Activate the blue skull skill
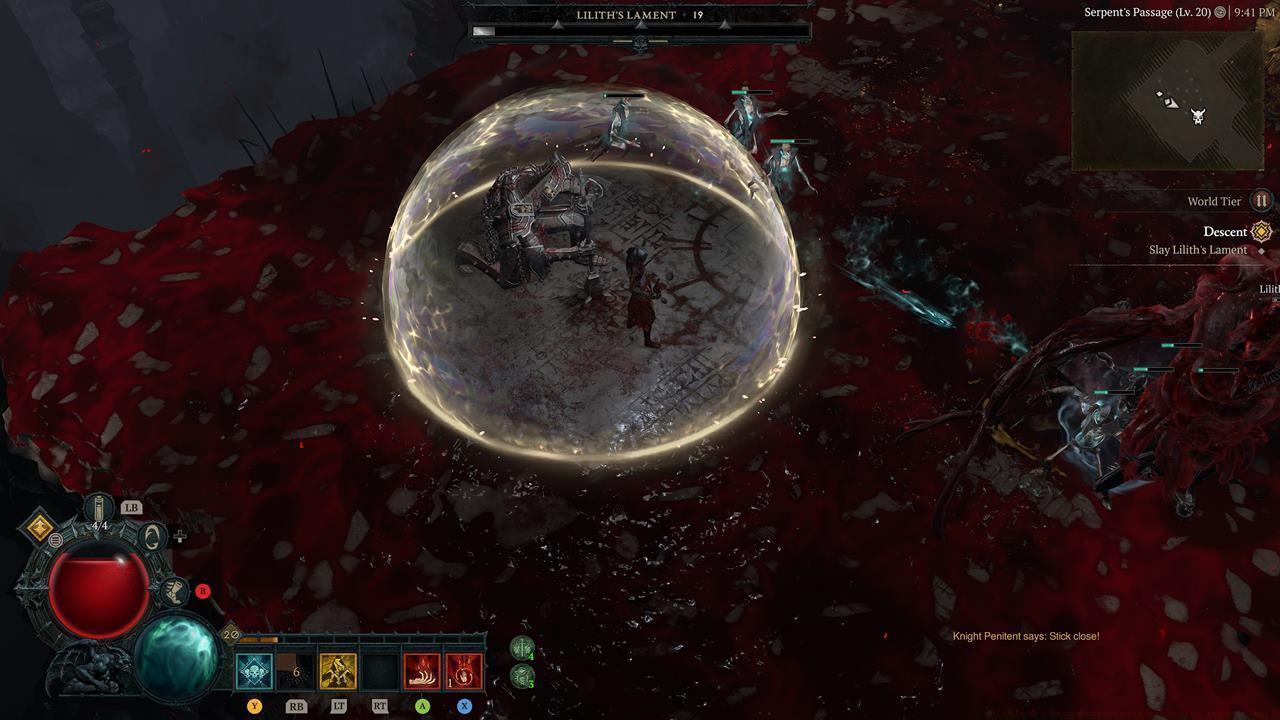The image size is (1280, 720). 254,670
